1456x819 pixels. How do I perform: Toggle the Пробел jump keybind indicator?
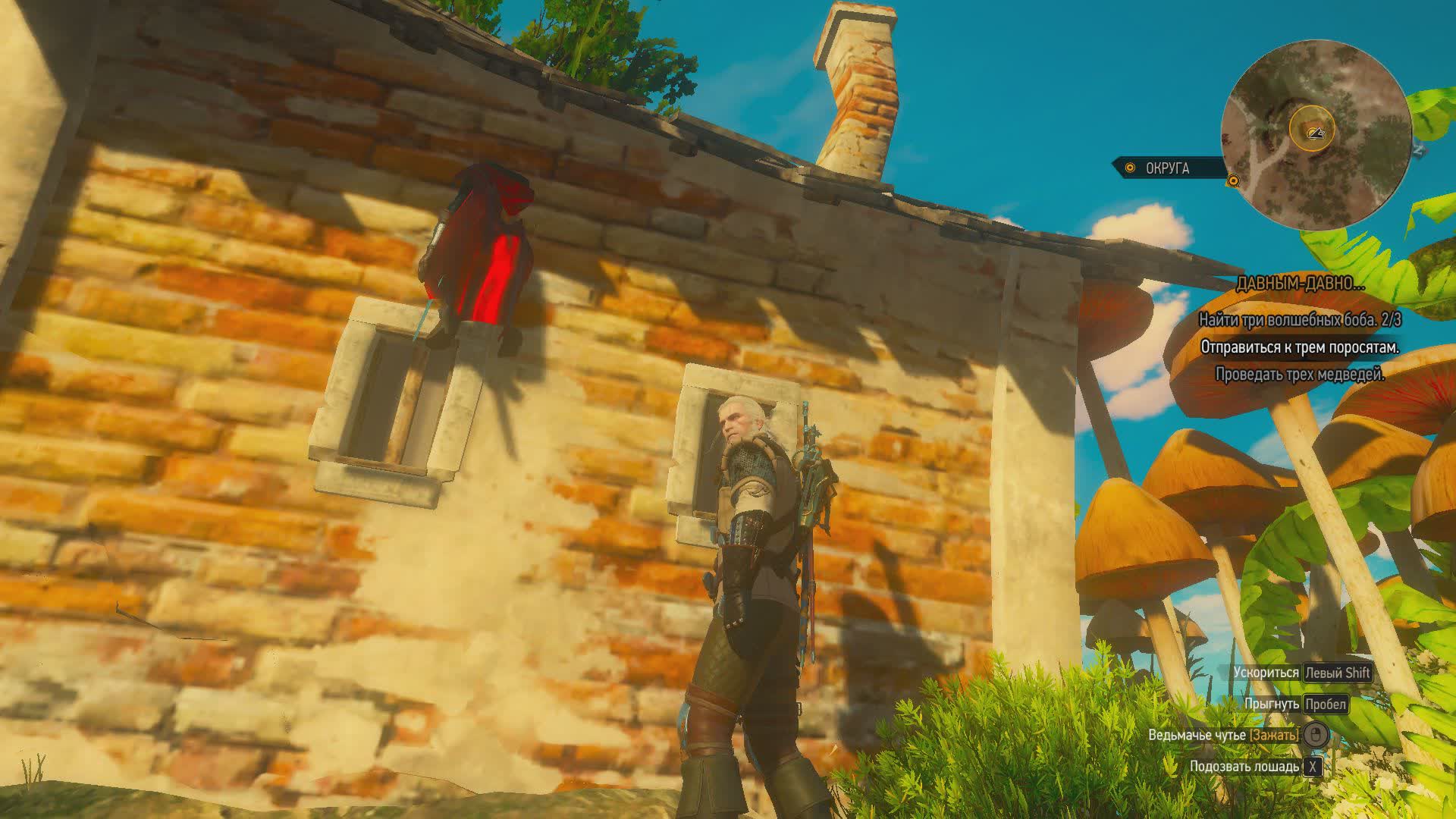pos(1326,703)
